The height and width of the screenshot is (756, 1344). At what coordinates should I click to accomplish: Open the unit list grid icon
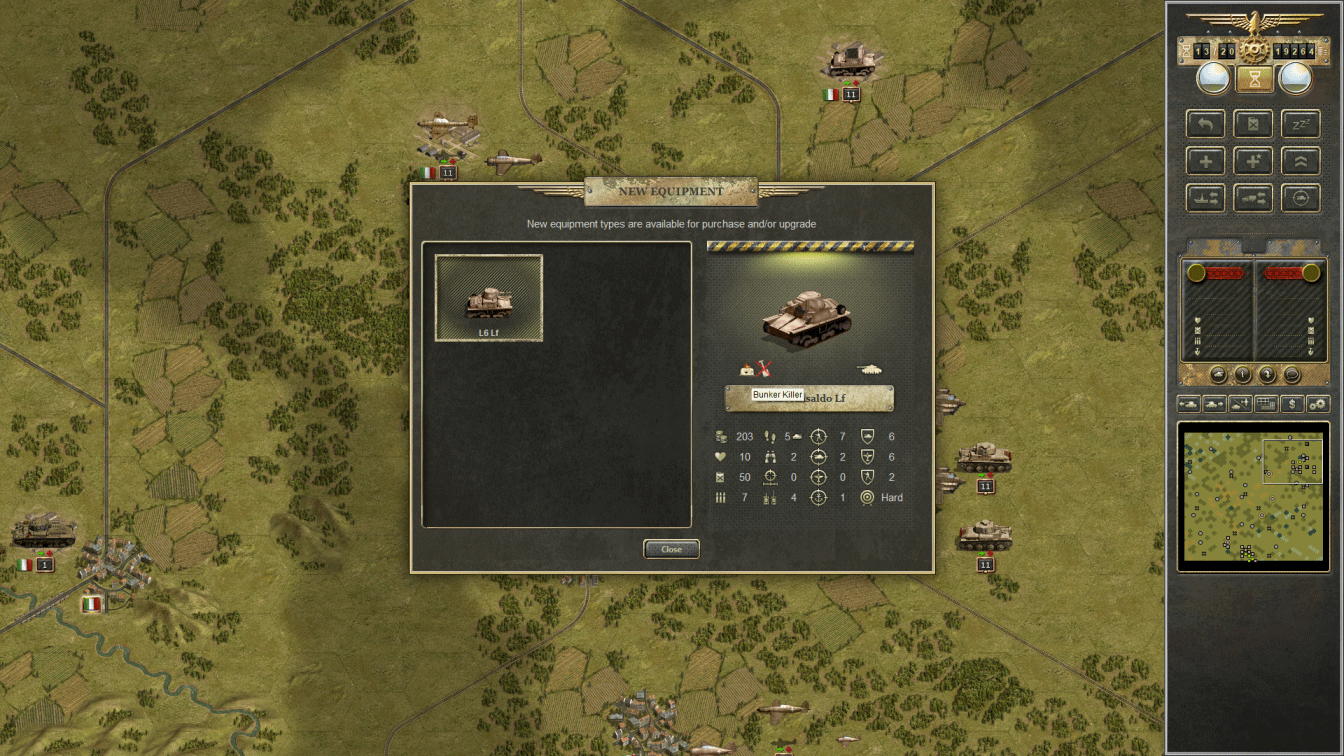(1266, 404)
